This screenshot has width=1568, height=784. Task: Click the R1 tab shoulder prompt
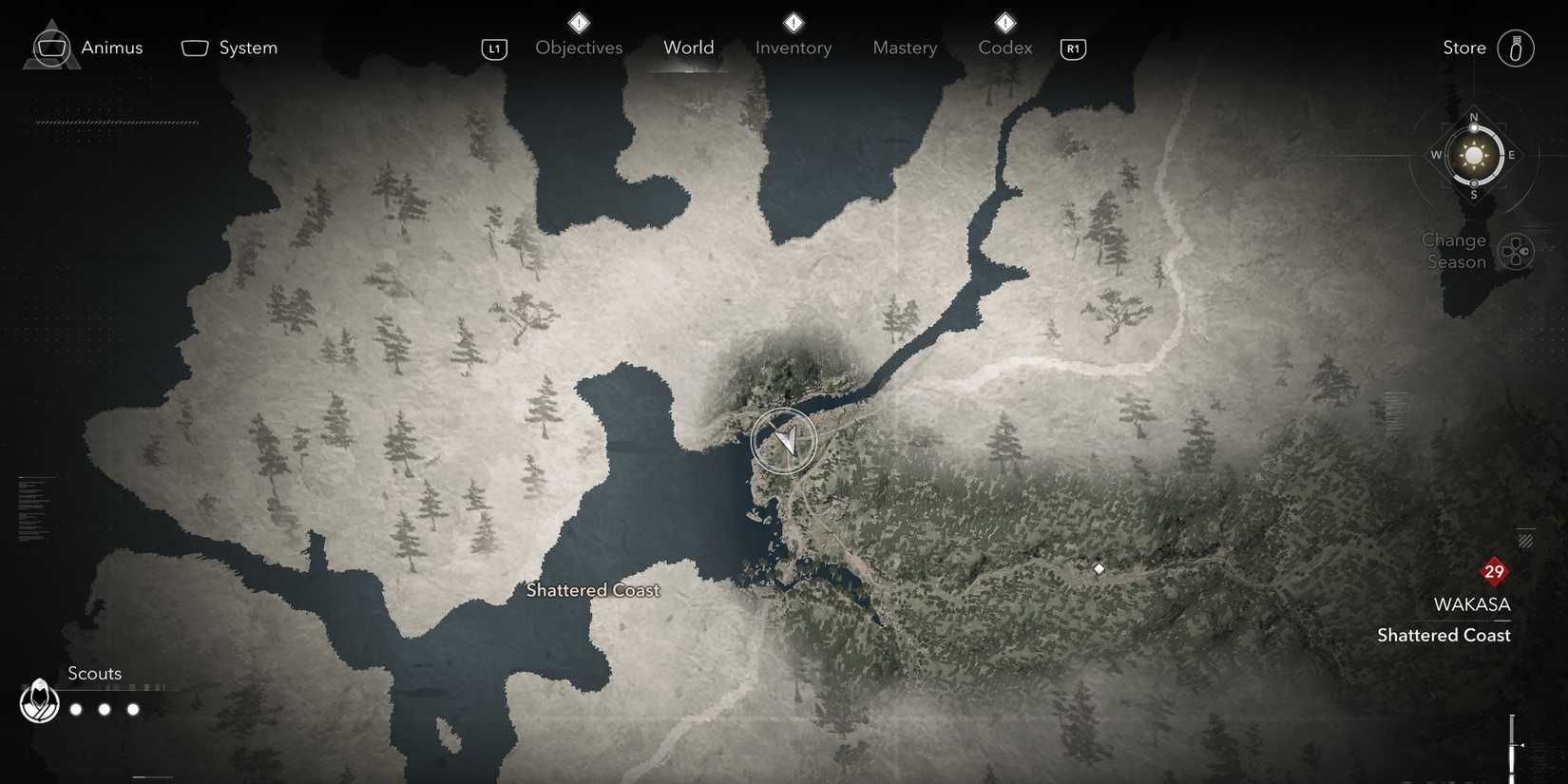coord(1073,48)
